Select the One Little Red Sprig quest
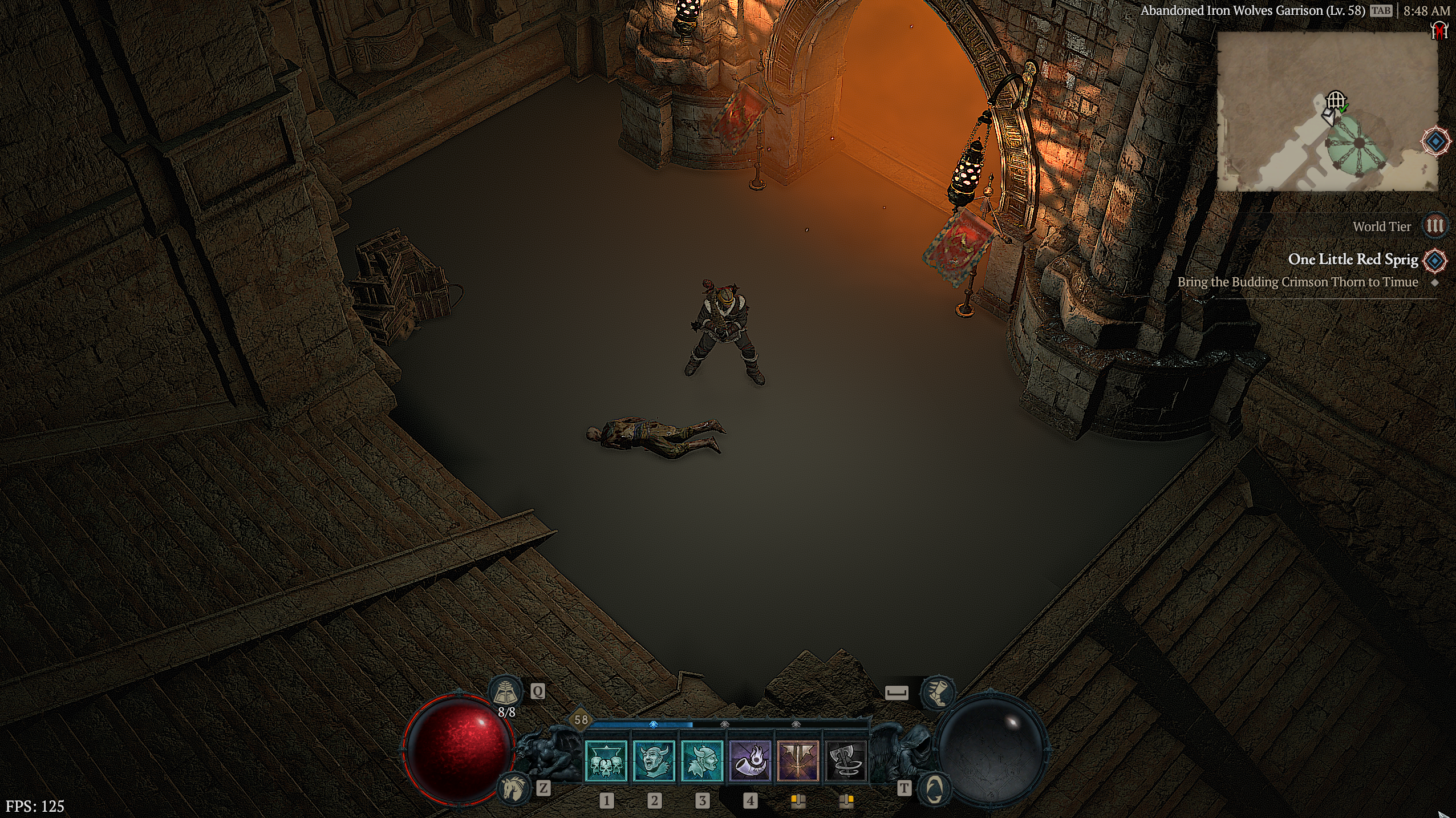1456x818 pixels. click(x=1353, y=260)
